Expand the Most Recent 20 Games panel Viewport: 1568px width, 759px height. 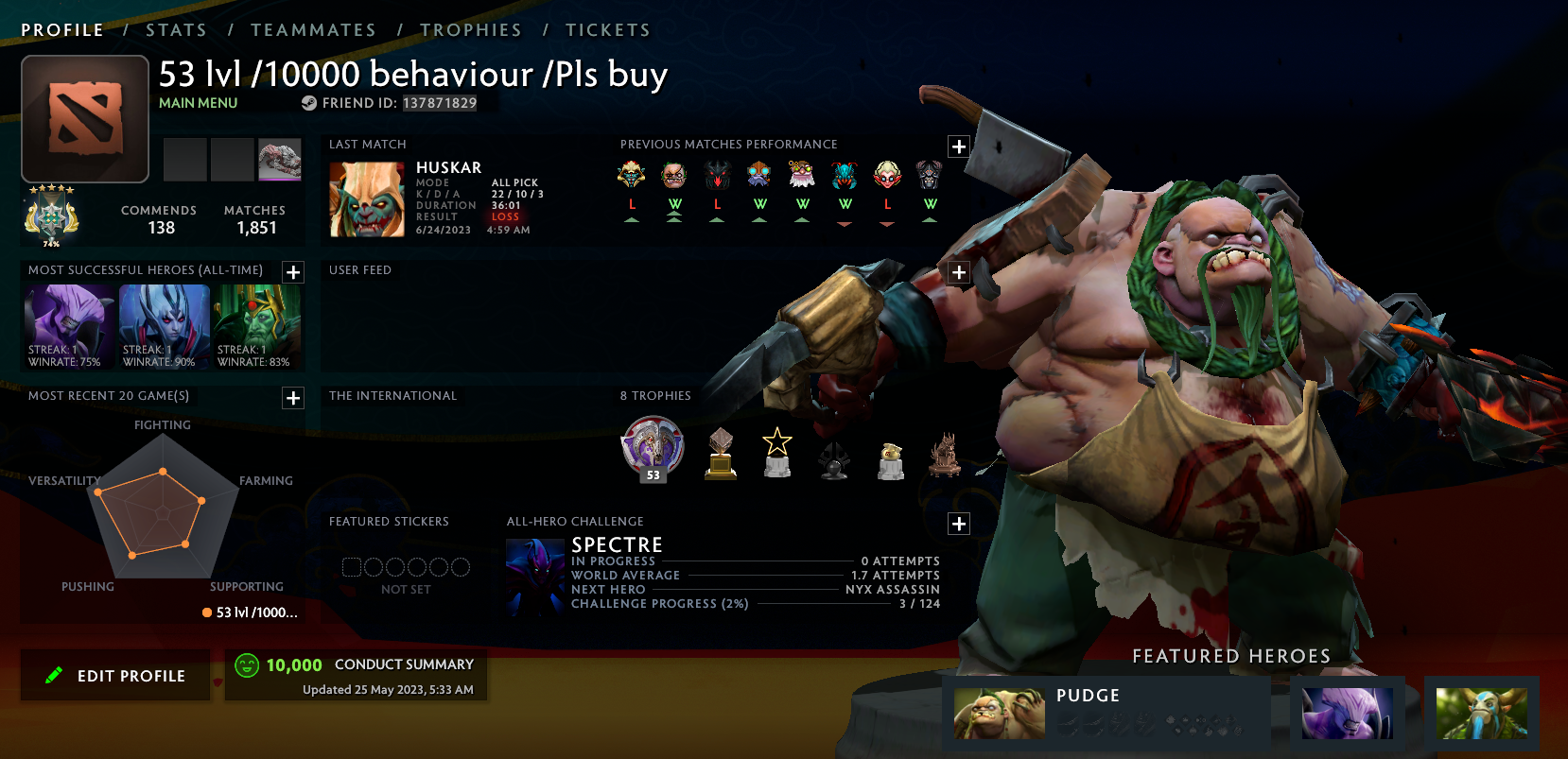[293, 398]
